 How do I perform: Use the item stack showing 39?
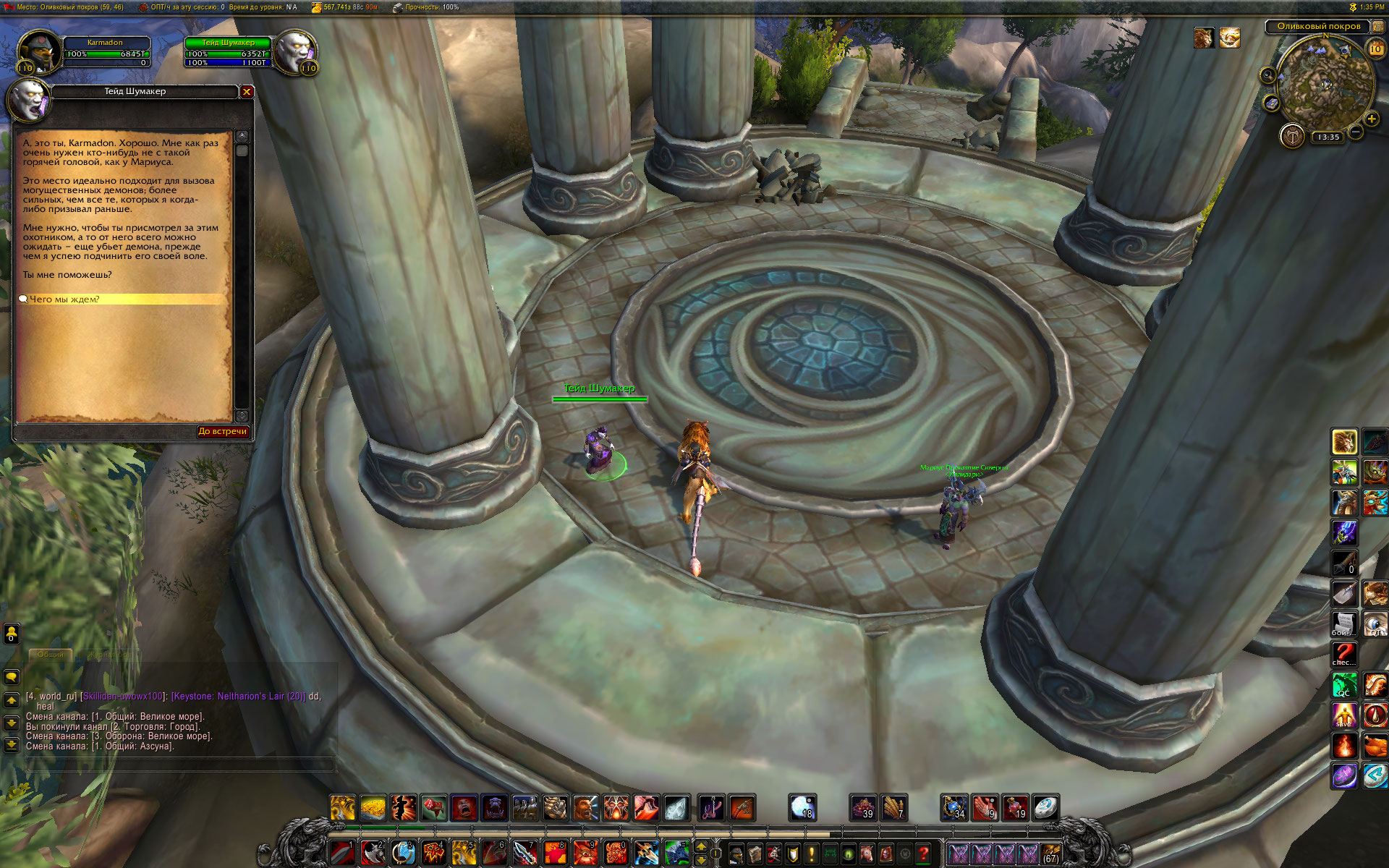coord(862,807)
